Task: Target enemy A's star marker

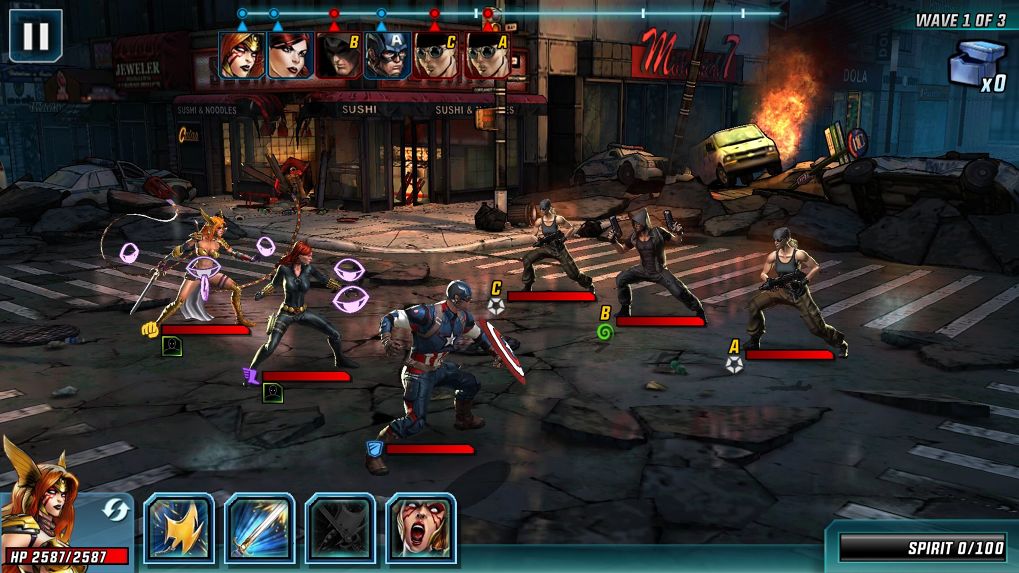Action: (x=735, y=364)
